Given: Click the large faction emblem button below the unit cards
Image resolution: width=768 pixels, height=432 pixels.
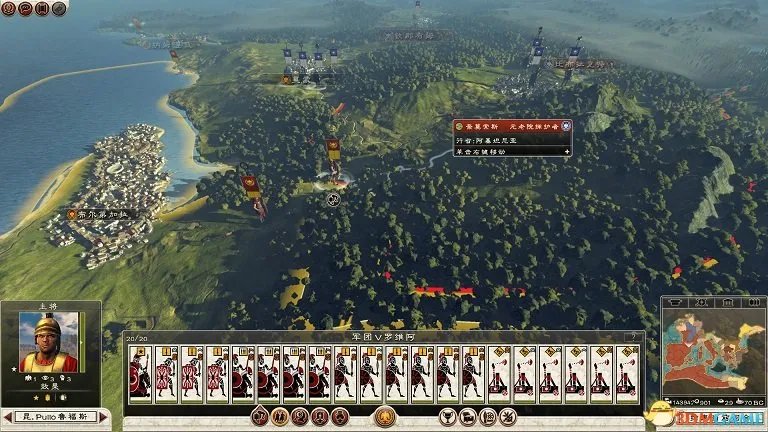Looking at the screenshot, I should click(383, 416).
